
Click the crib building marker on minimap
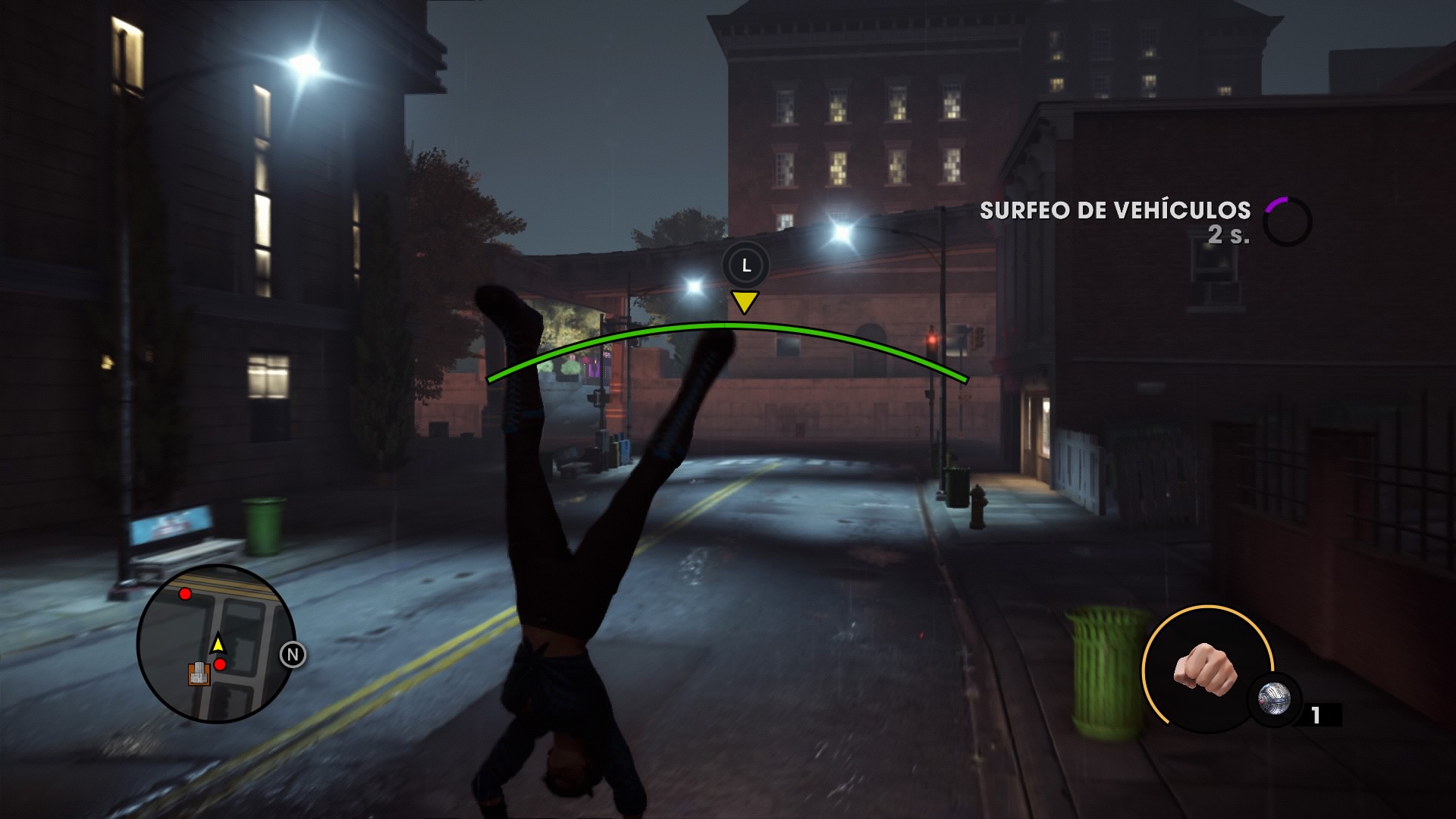click(199, 673)
